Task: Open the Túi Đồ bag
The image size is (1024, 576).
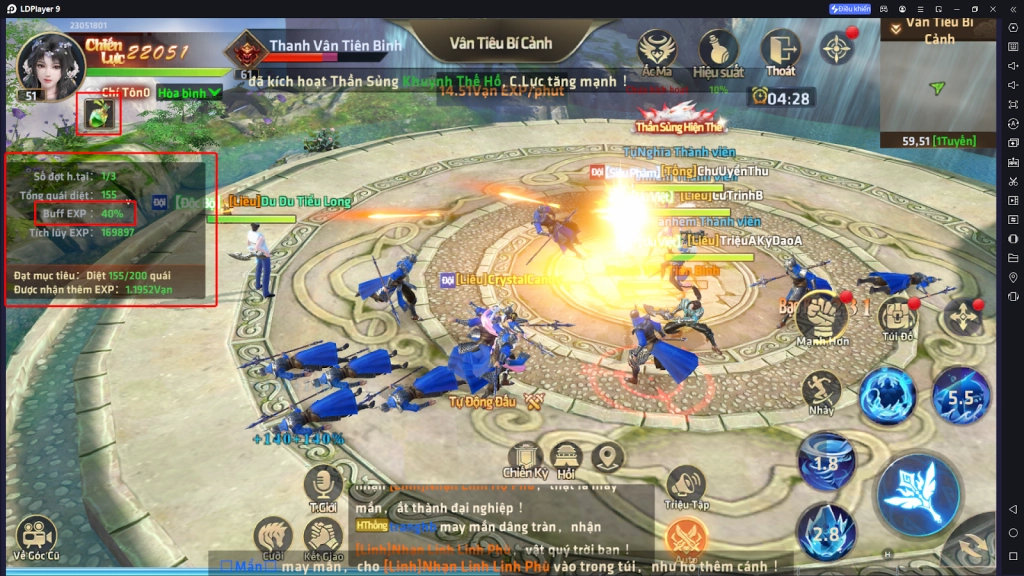Action: pos(897,317)
